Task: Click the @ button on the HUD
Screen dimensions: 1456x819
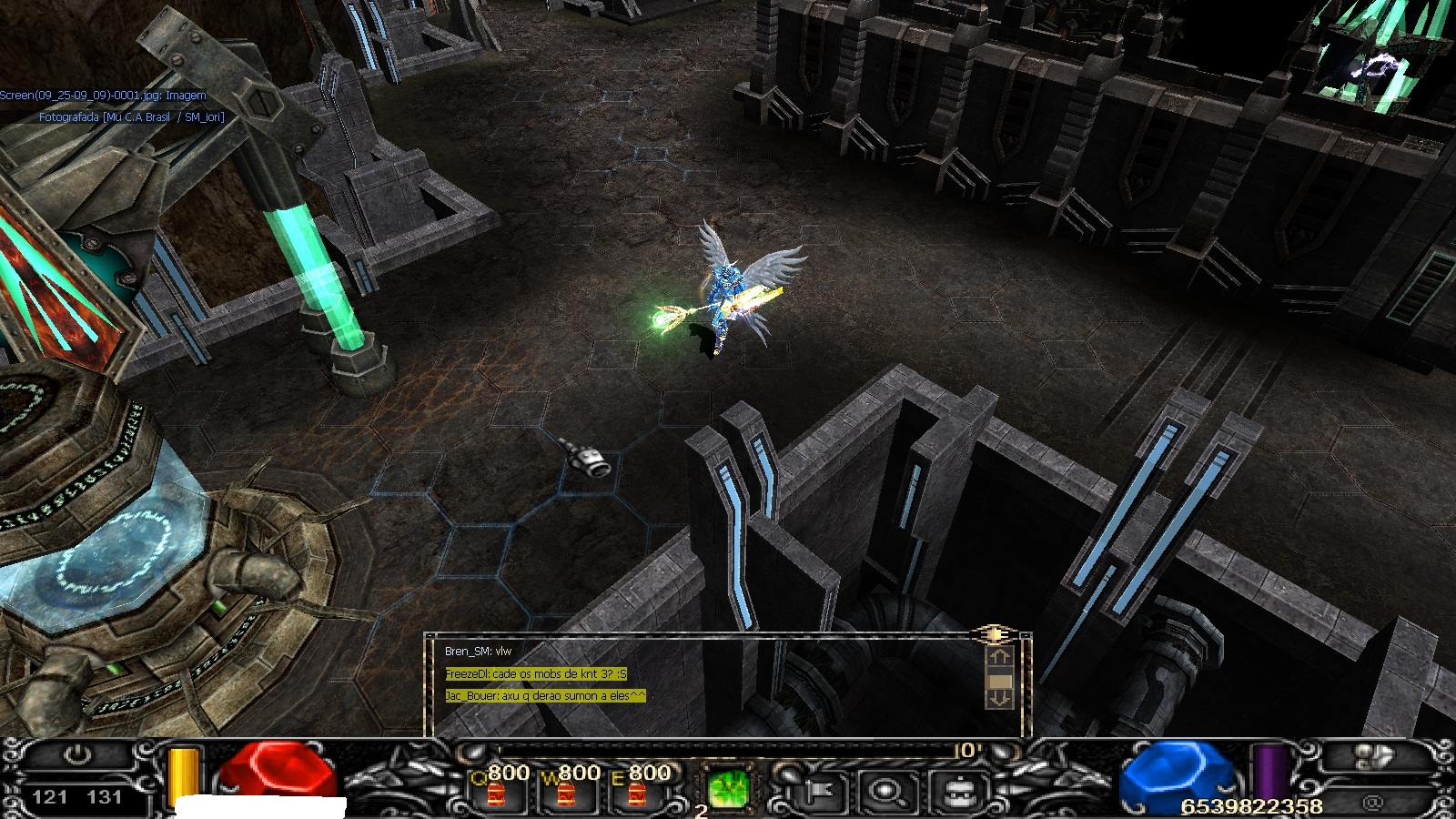Action: (1373, 803)
